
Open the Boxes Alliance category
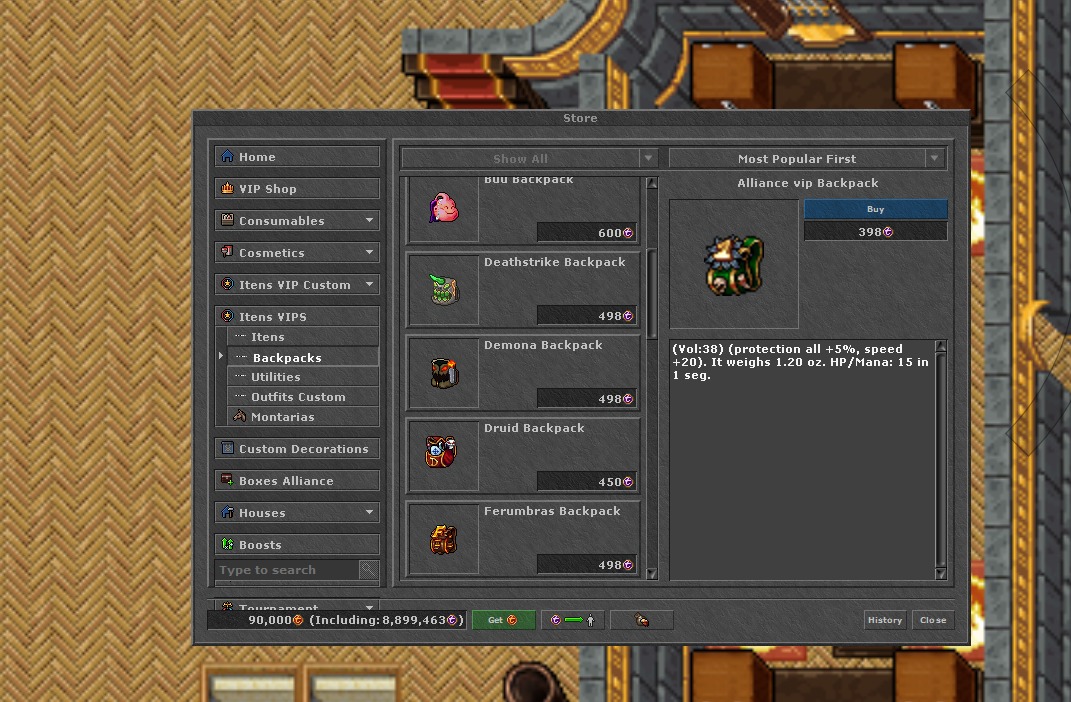(x=297, y=481)
